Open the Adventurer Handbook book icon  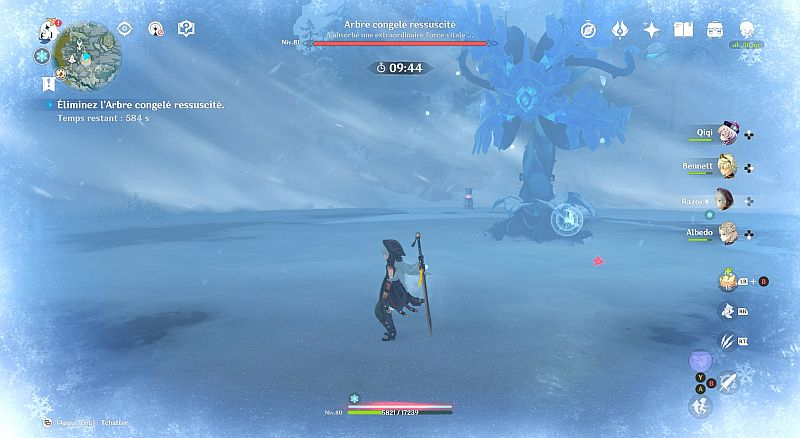click(x=684, y=30)
